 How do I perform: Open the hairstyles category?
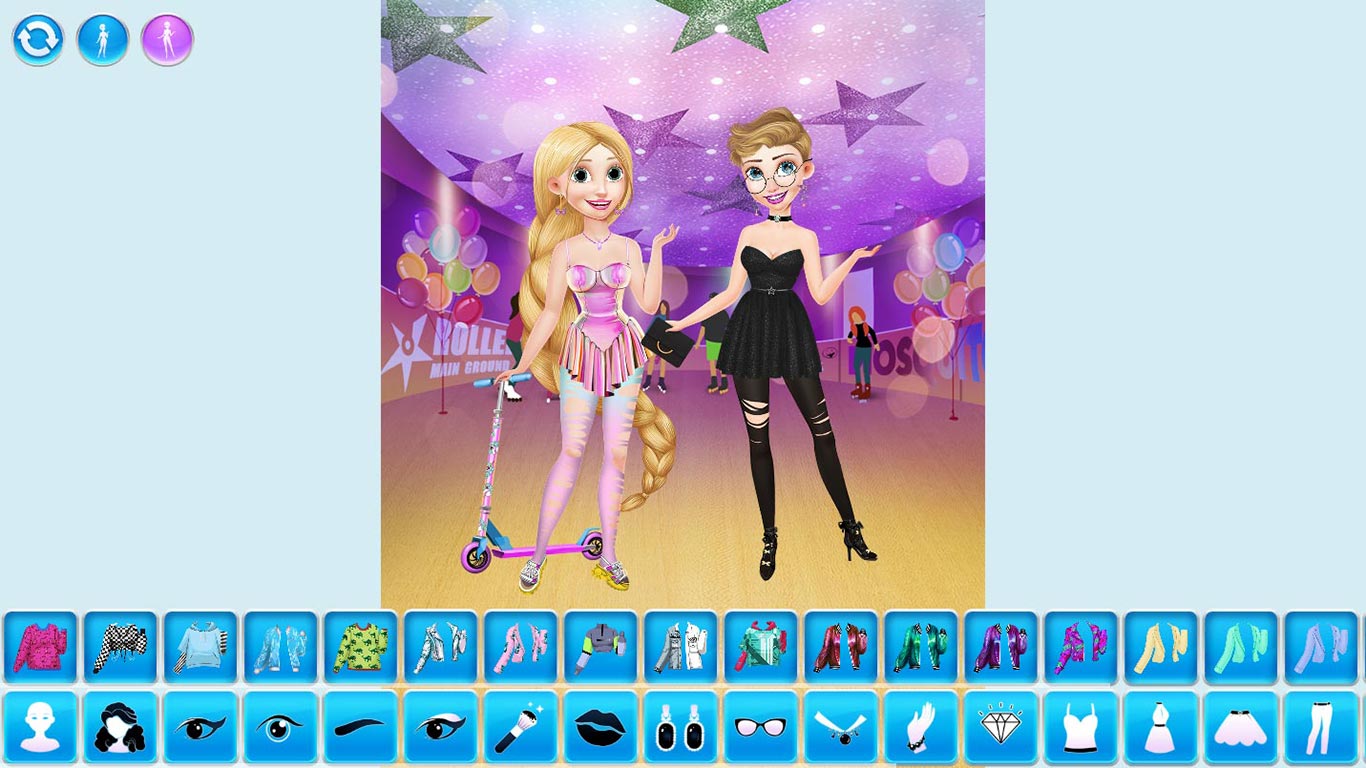pos(119,728)
